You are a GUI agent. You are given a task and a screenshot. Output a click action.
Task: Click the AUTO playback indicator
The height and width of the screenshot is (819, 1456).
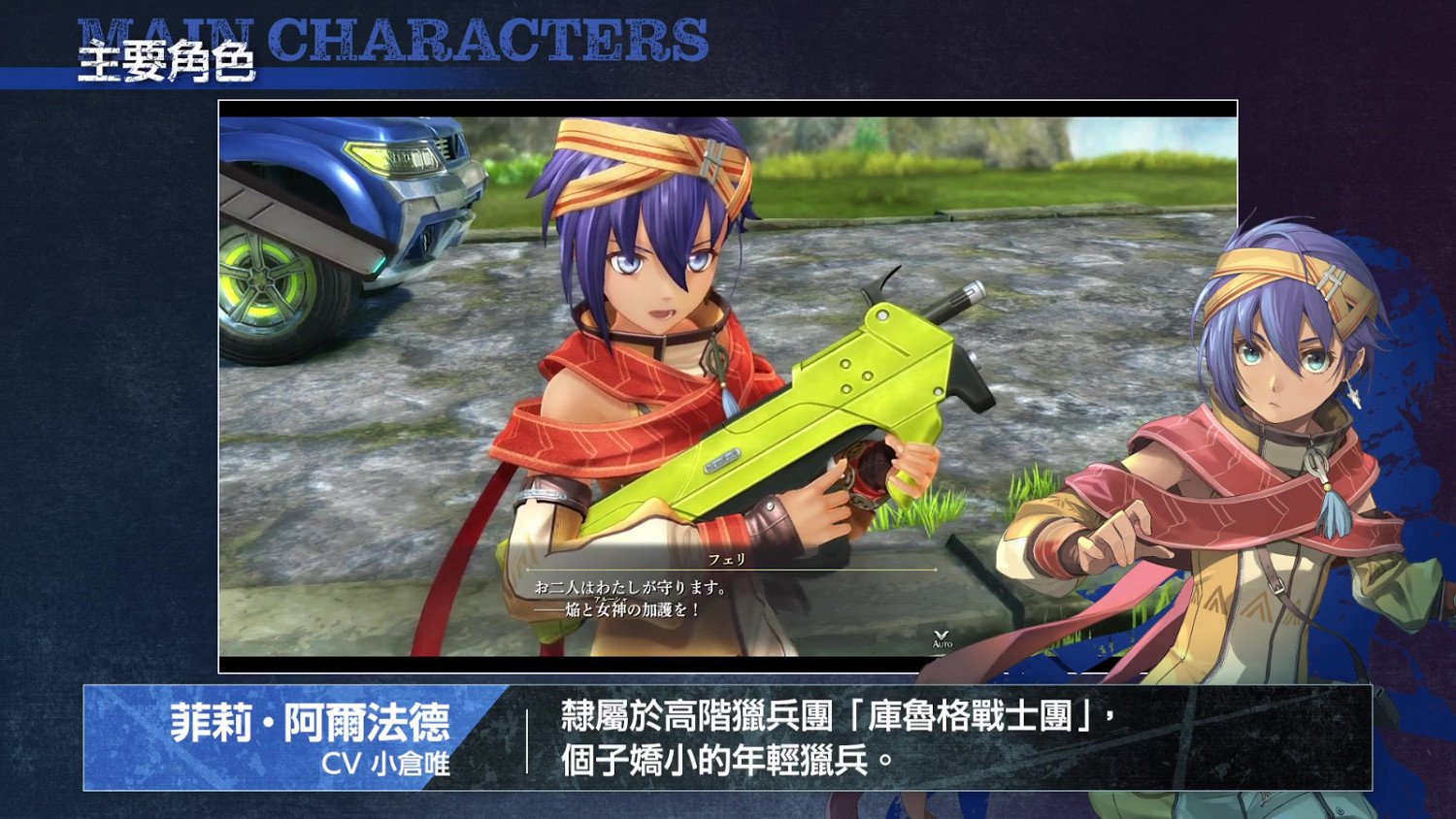pos(942,643)
